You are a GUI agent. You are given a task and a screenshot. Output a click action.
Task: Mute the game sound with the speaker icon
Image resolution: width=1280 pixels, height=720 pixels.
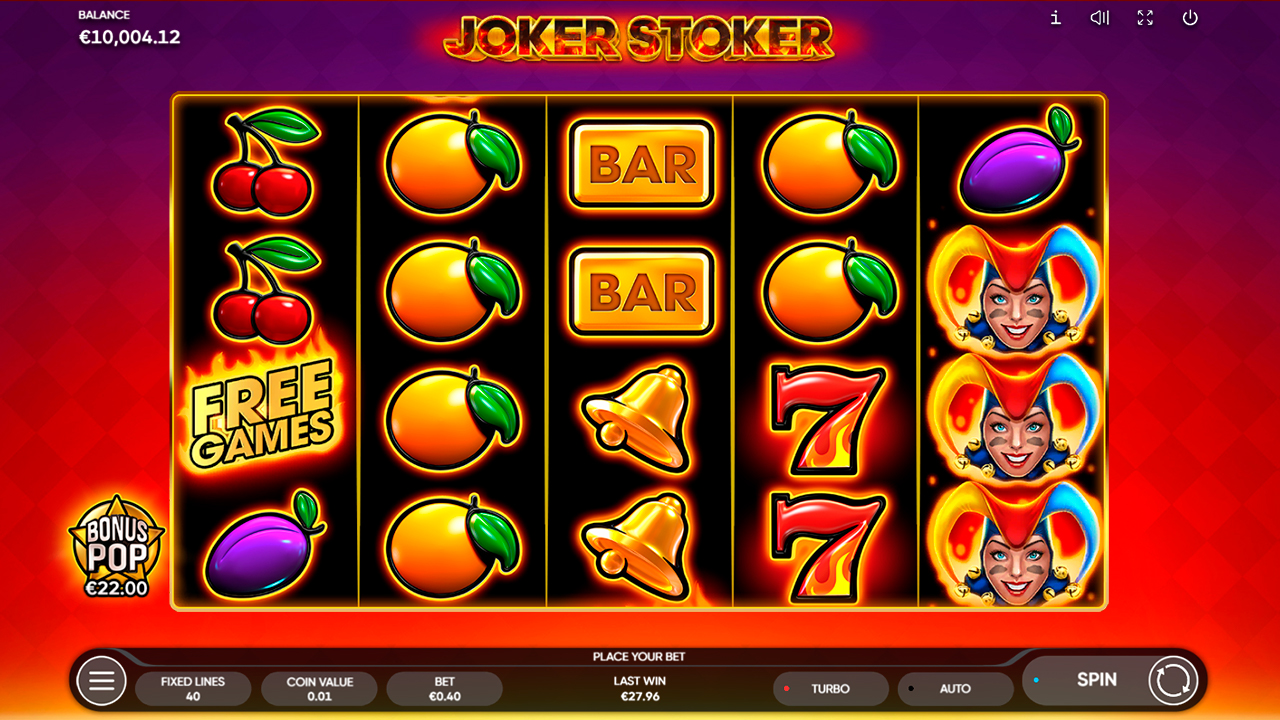pos(1099,18)
